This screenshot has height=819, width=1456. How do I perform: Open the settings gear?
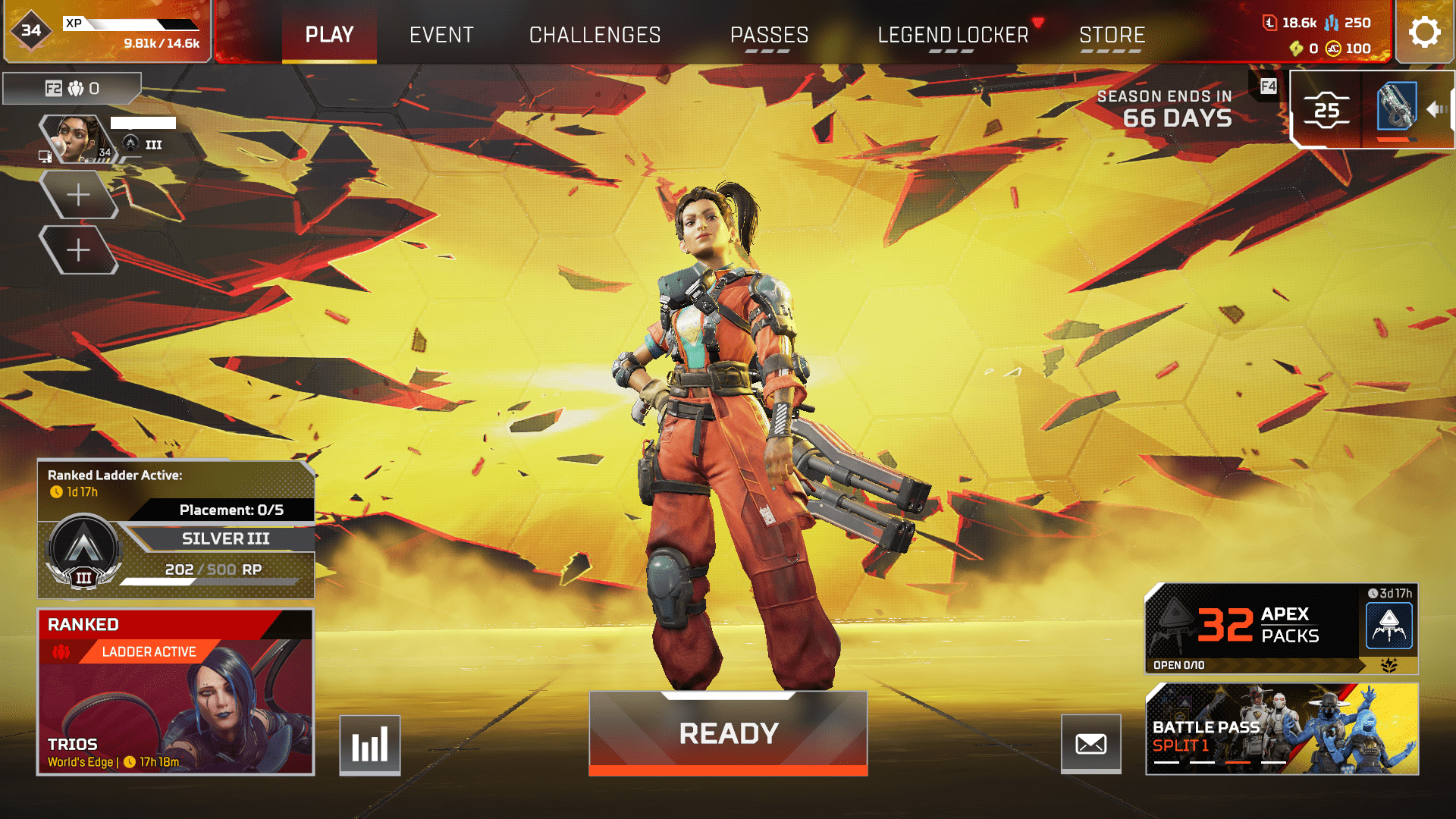(1424, 32)
